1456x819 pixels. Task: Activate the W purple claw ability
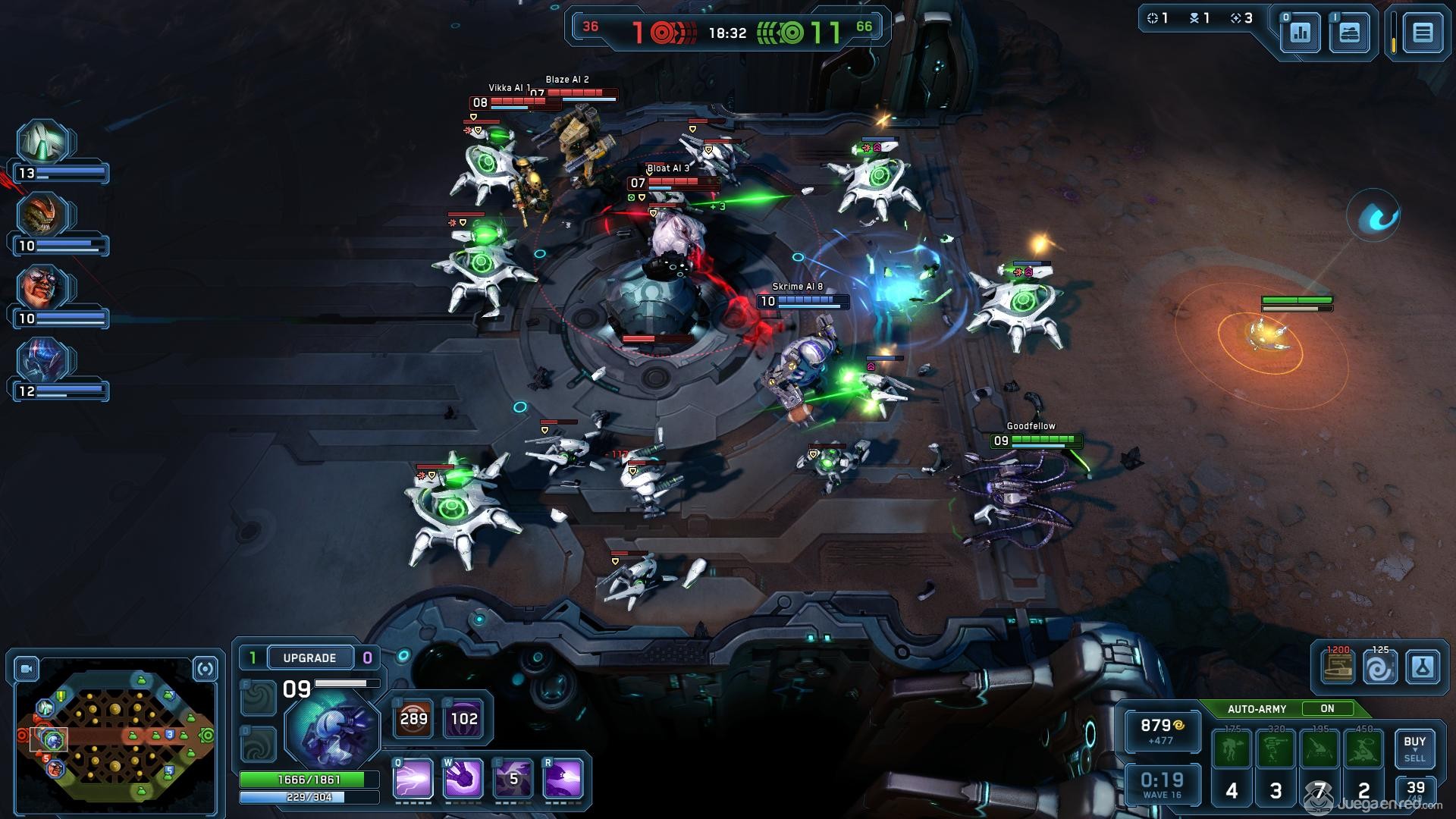[x=463, y=778]
